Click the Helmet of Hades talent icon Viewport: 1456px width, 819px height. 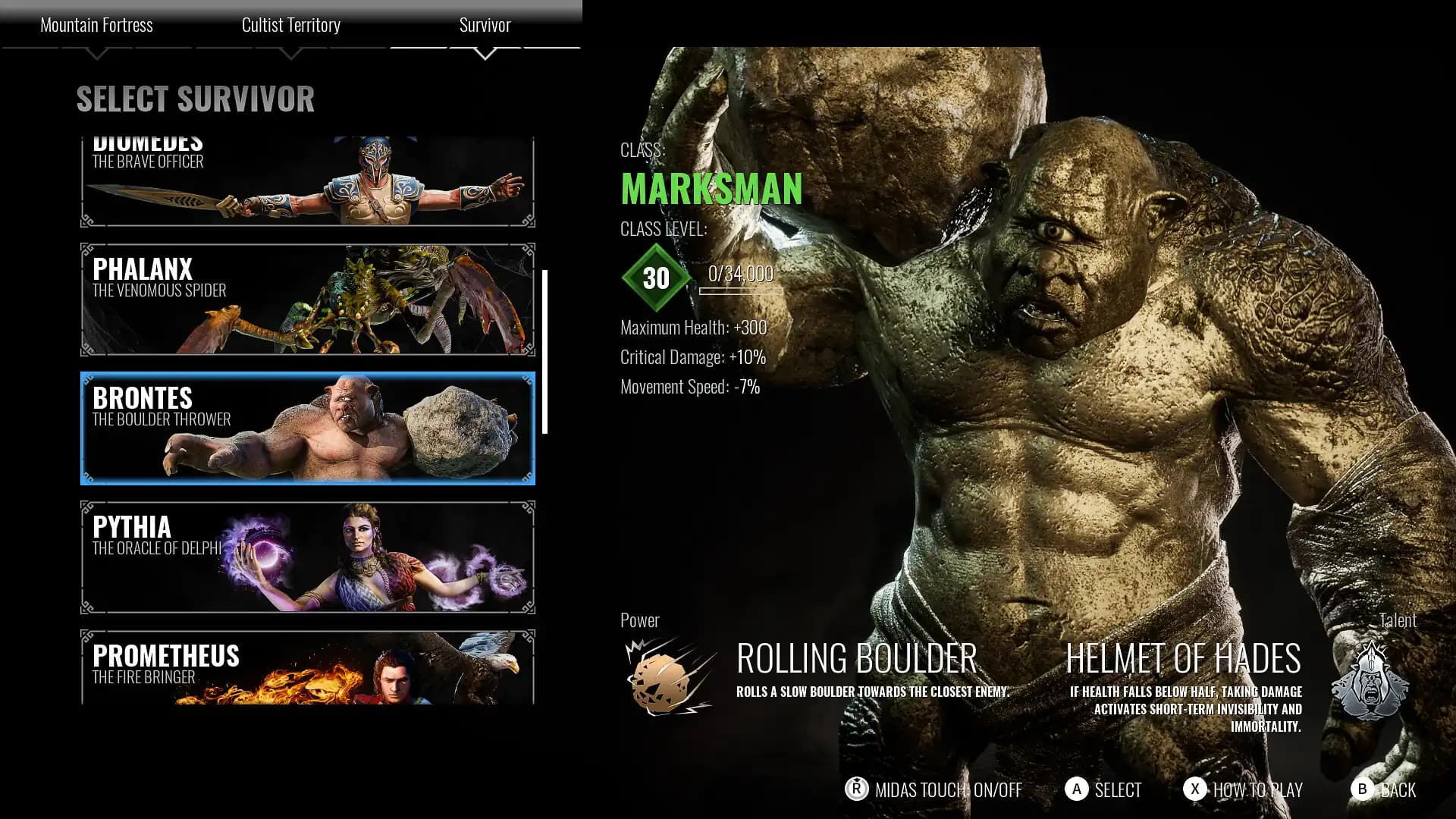click(x=1370, y=681)
